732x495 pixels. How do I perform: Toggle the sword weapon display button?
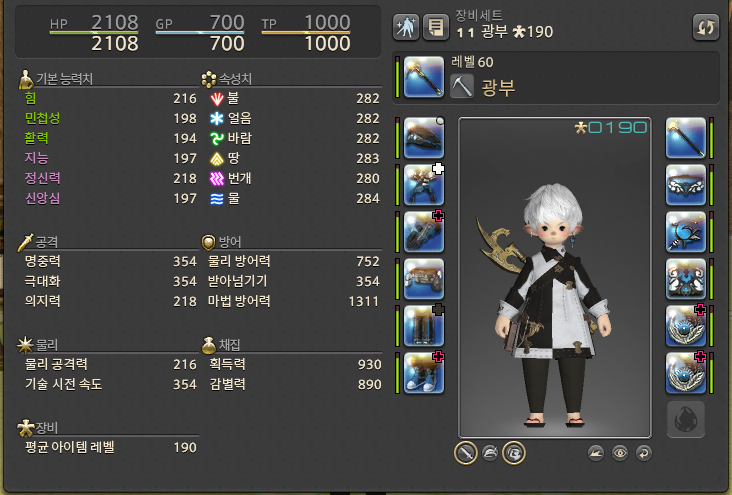[466, 453]
